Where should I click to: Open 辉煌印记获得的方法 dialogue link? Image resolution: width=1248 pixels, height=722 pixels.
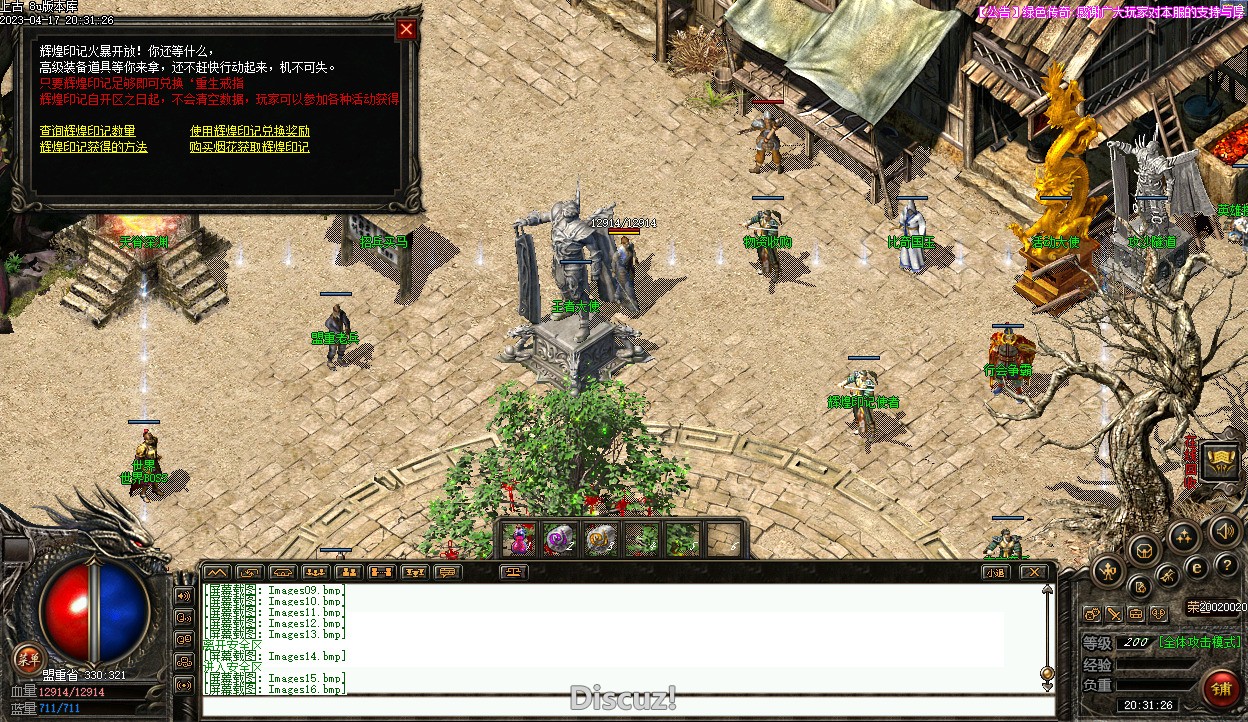(x=93, y=147)
